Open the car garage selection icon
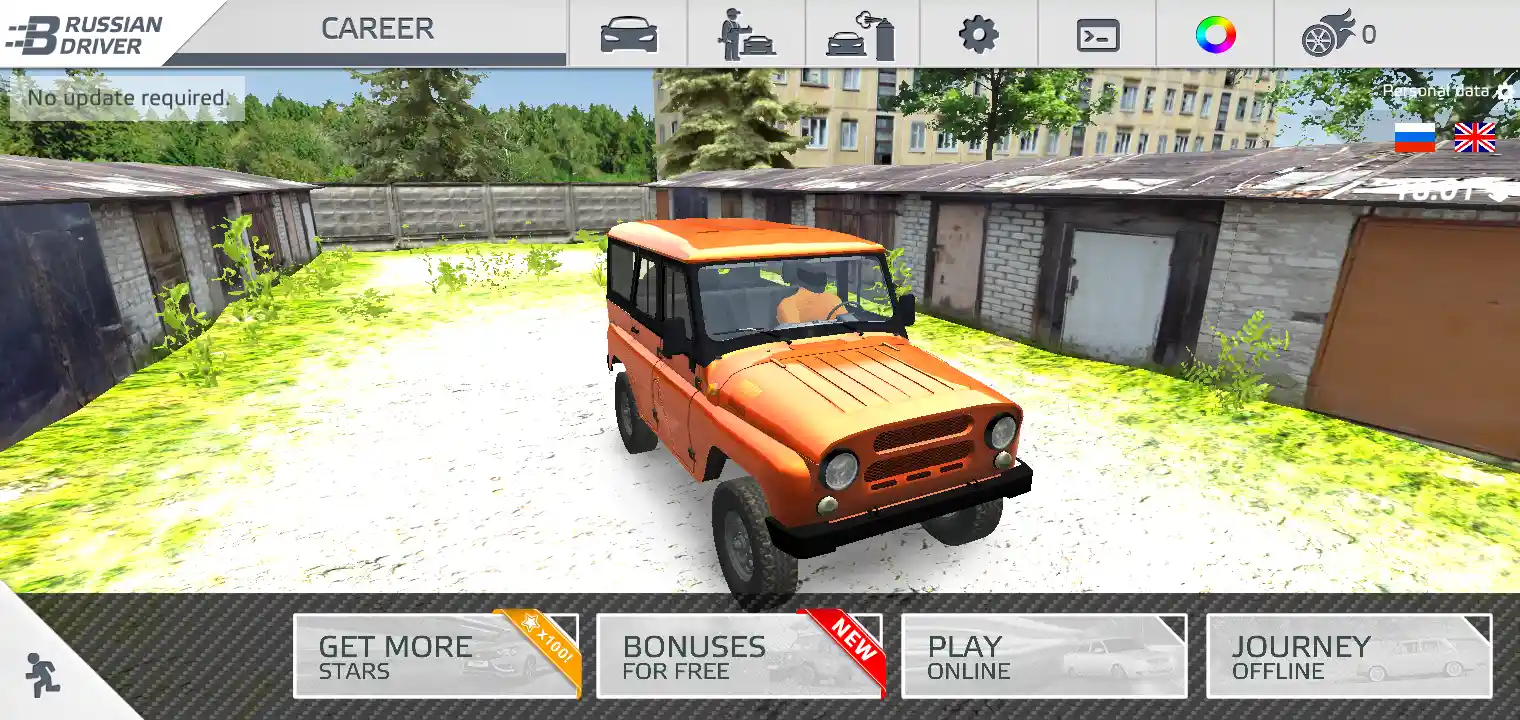The image size is (1520, 720). tap(628, 35)
